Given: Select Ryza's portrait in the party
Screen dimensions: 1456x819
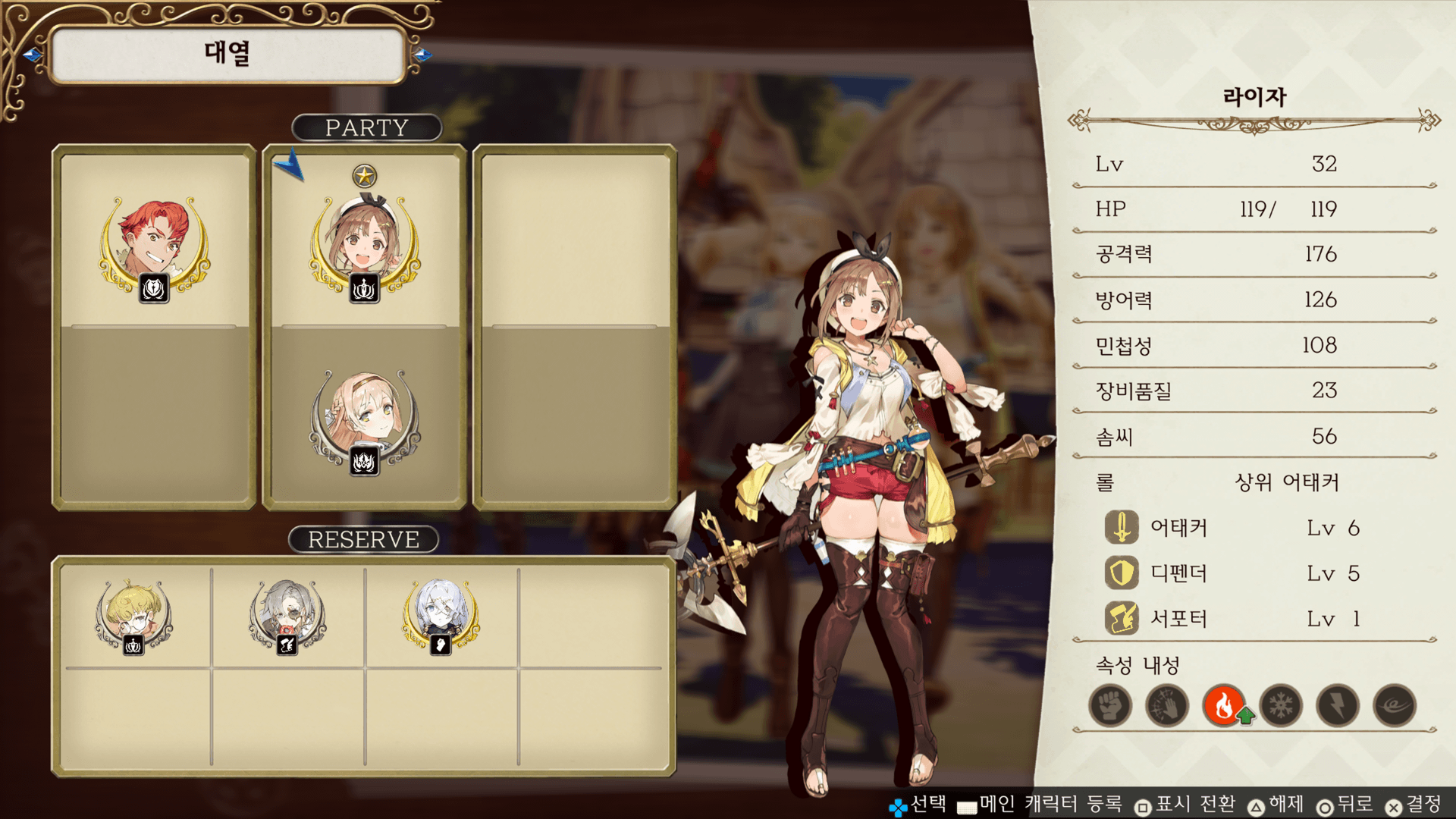Looking at the screenshot, I should tap(365, 244).
